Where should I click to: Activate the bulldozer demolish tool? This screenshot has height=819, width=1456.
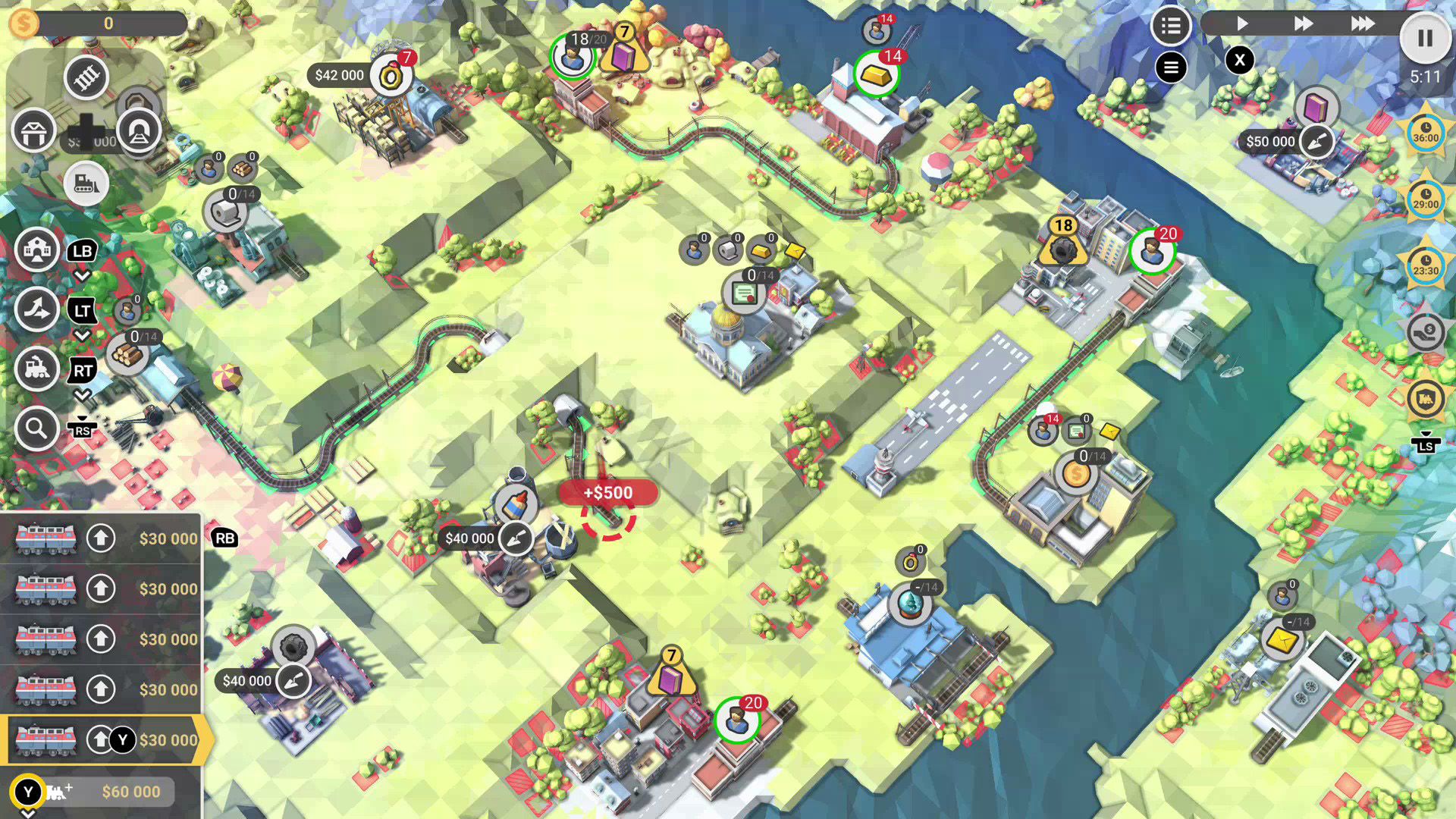click(86, 184)
